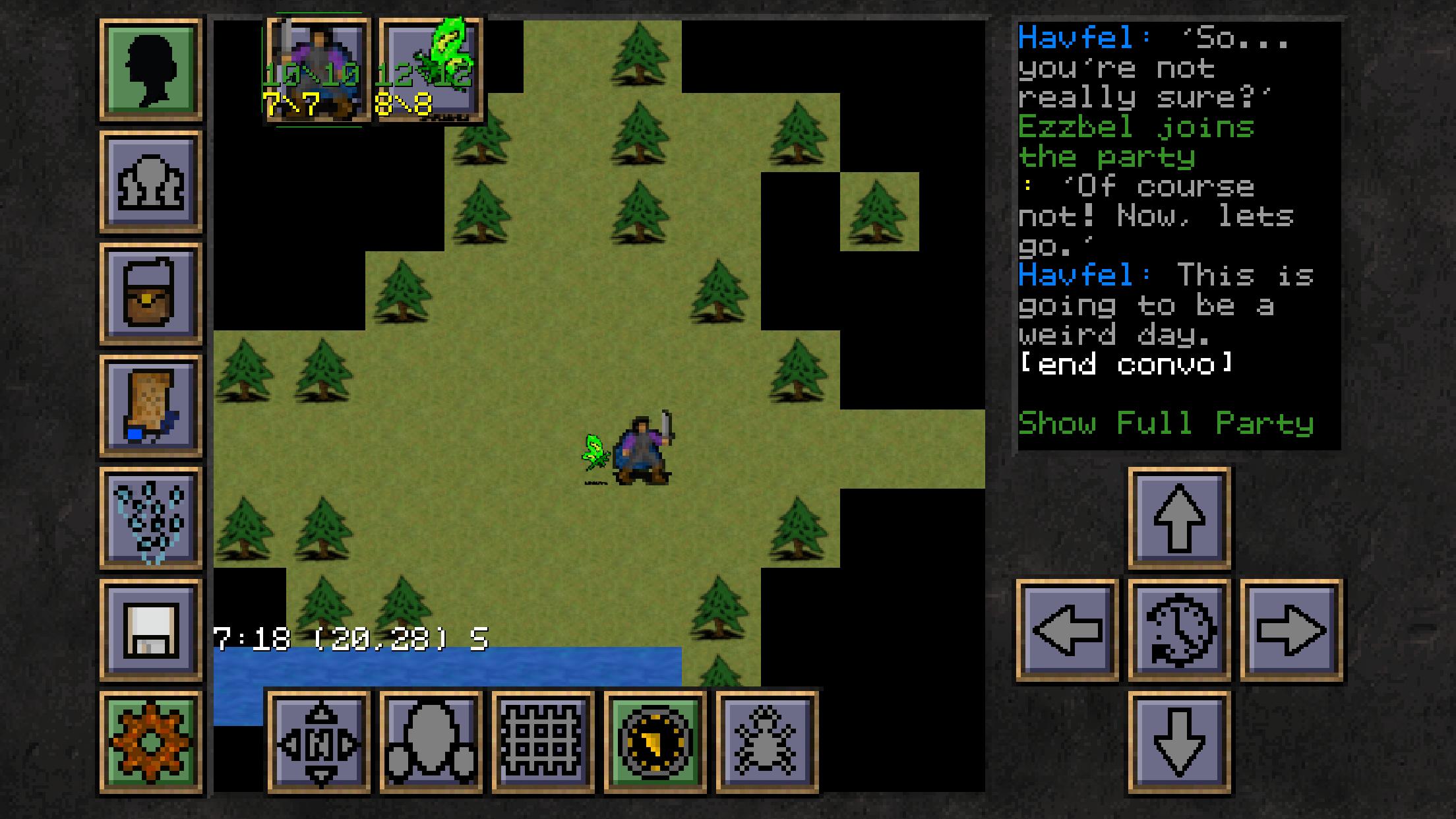Select Ezzbel's portrait
This screenshot has height=819, width=1456.
[x=432, y=66]
